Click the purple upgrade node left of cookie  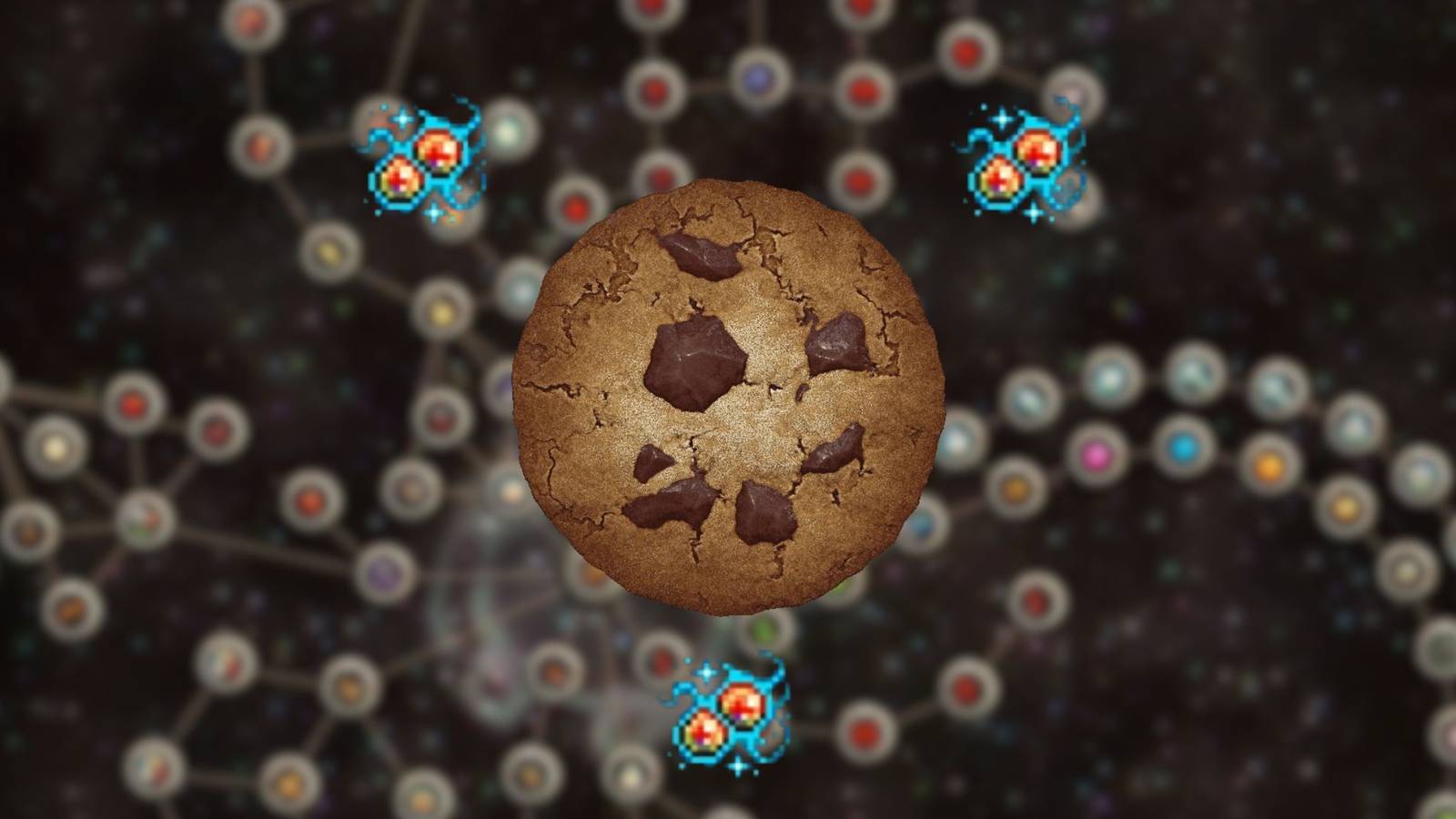[x=384, y=571]
